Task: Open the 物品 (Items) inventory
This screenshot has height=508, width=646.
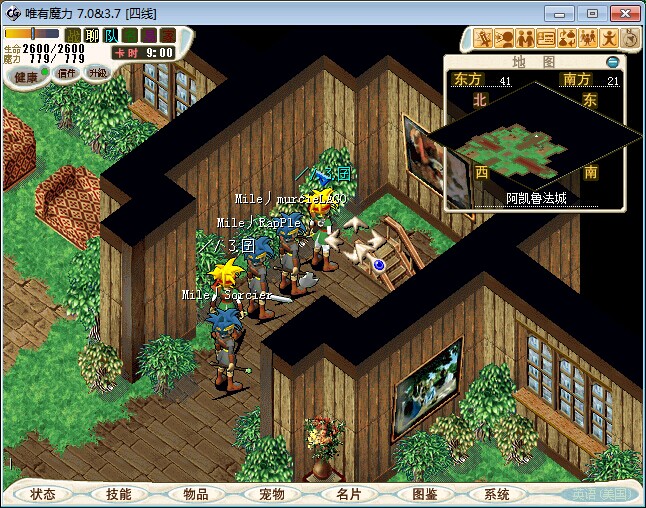Action: point(196,494)
